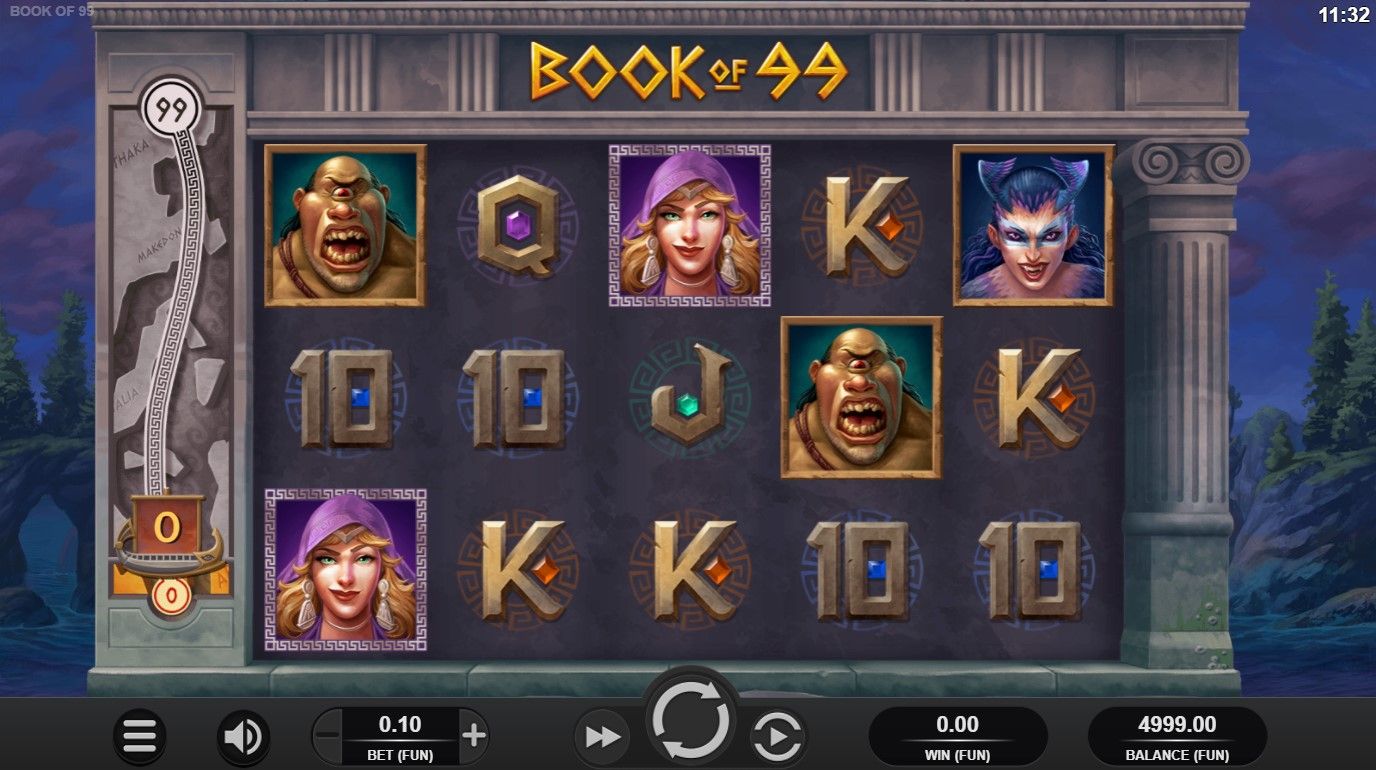This screenshot has width=1376, height=770.
Task: Decrease the bet with minus button
Action: pyautogui.click(x=327, y=737)
